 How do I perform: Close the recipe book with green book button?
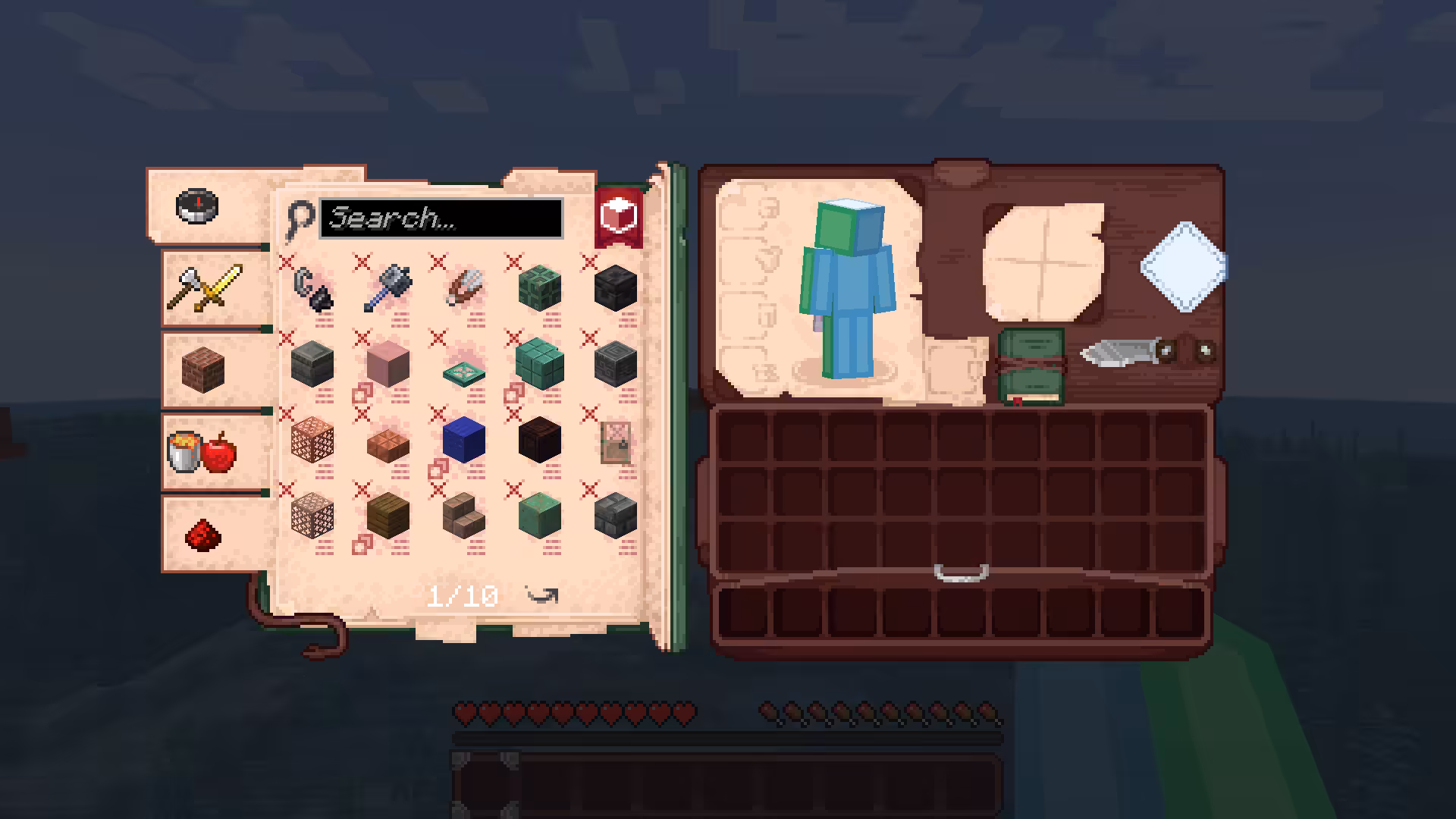[1031, 367]
